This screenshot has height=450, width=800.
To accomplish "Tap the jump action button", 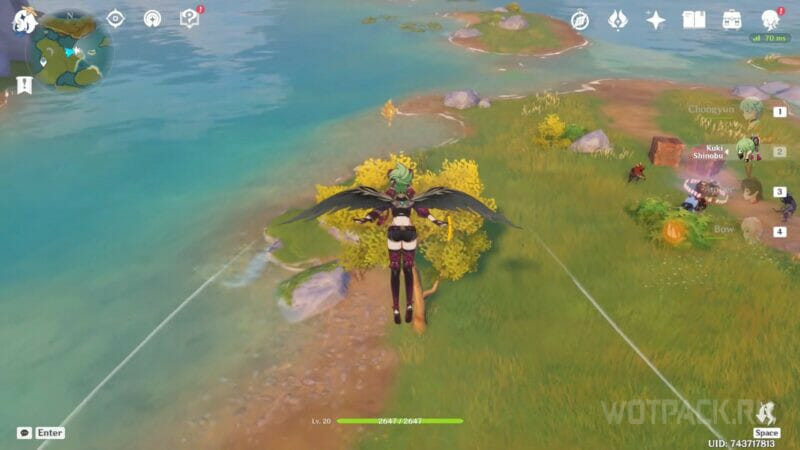I will (x=766, y=413).
